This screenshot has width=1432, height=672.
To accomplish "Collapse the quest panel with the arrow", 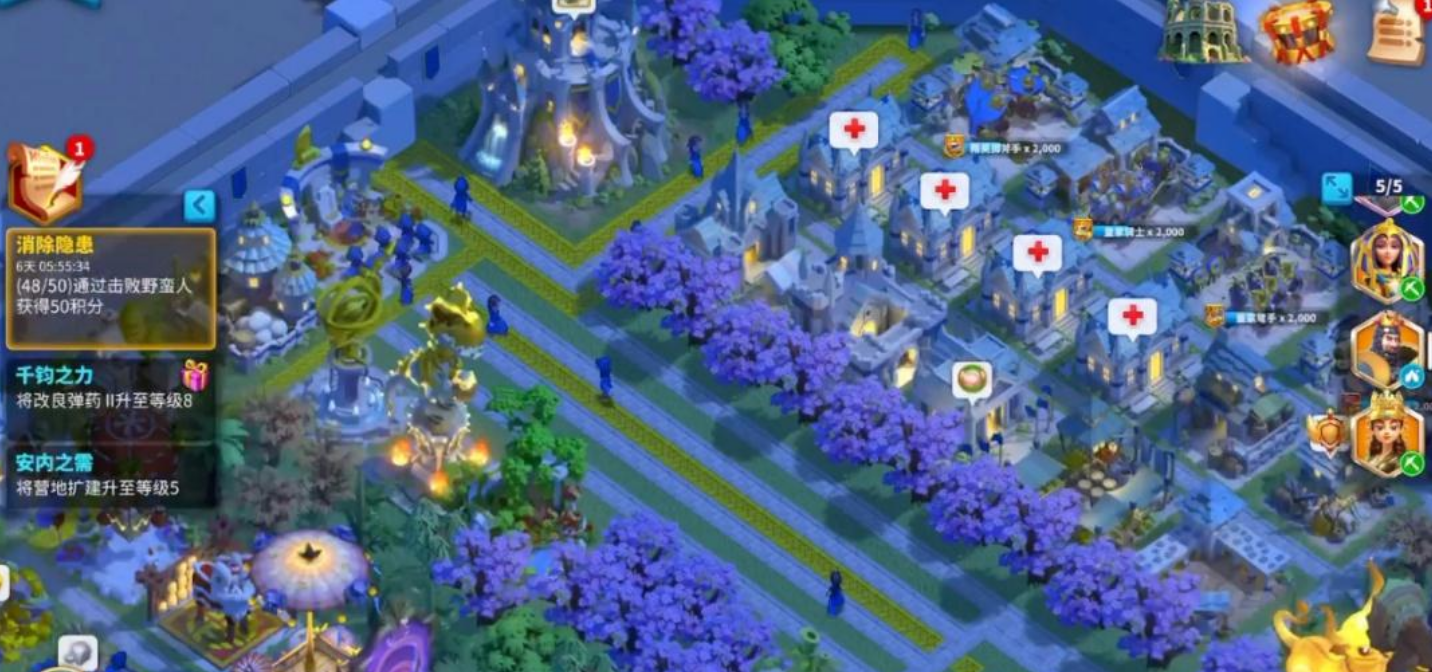I will [x=200, y=206].
